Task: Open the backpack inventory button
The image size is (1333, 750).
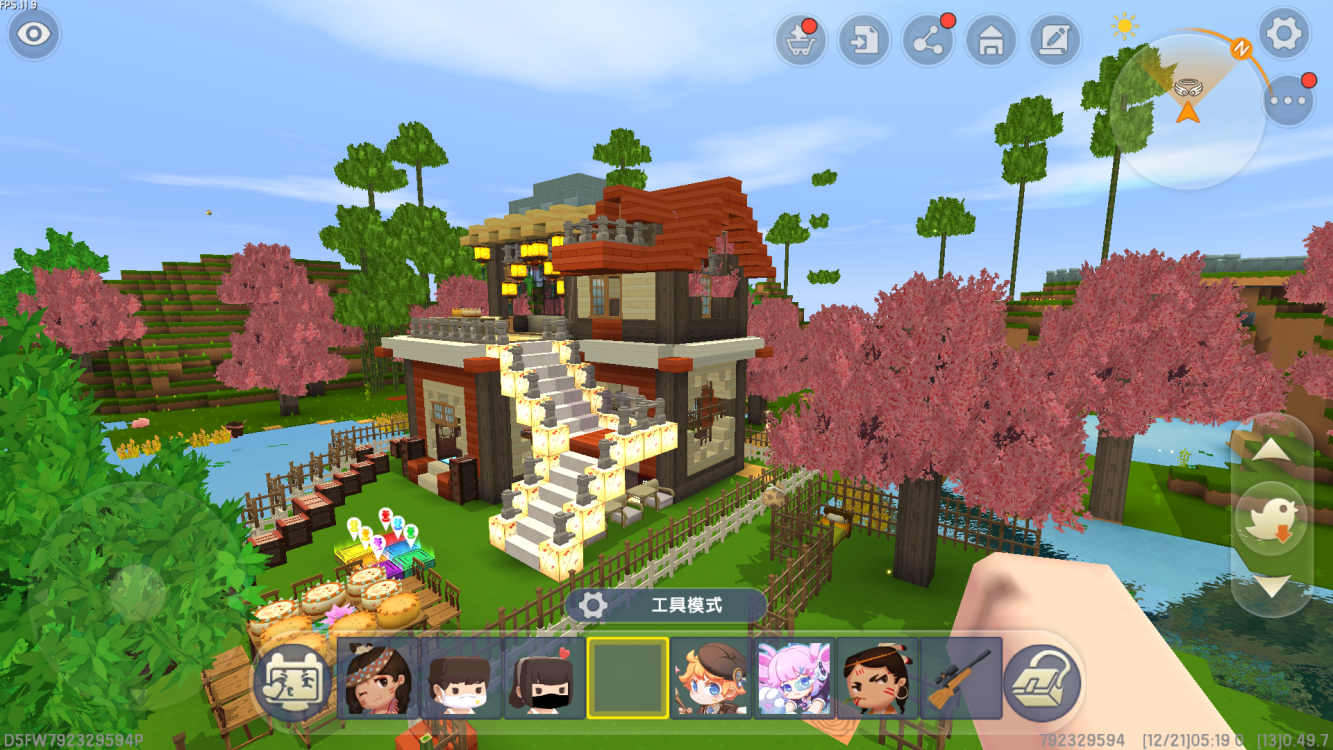Action: pyautogui.click(x=1042, y=682)
